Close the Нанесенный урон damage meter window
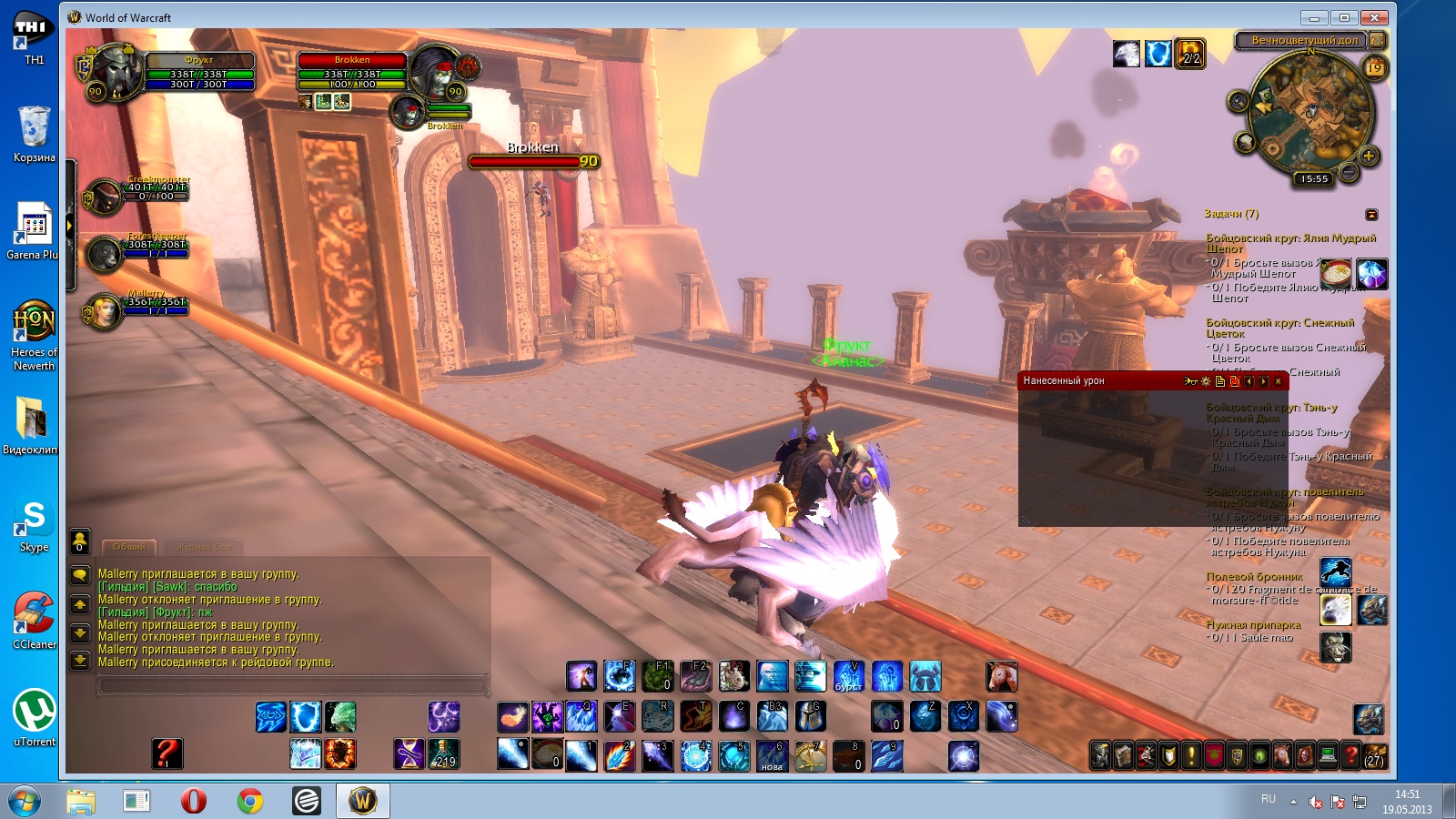Screen dimensions: 1456x819 click(1279, 381)
